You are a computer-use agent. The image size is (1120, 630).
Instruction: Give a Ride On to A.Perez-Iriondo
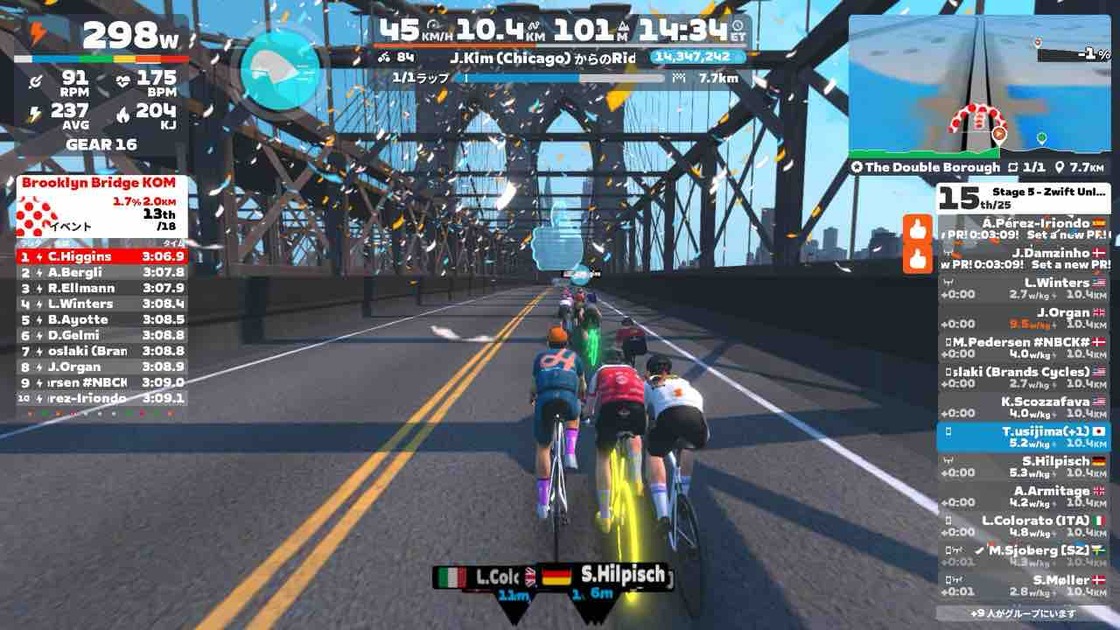917,229
